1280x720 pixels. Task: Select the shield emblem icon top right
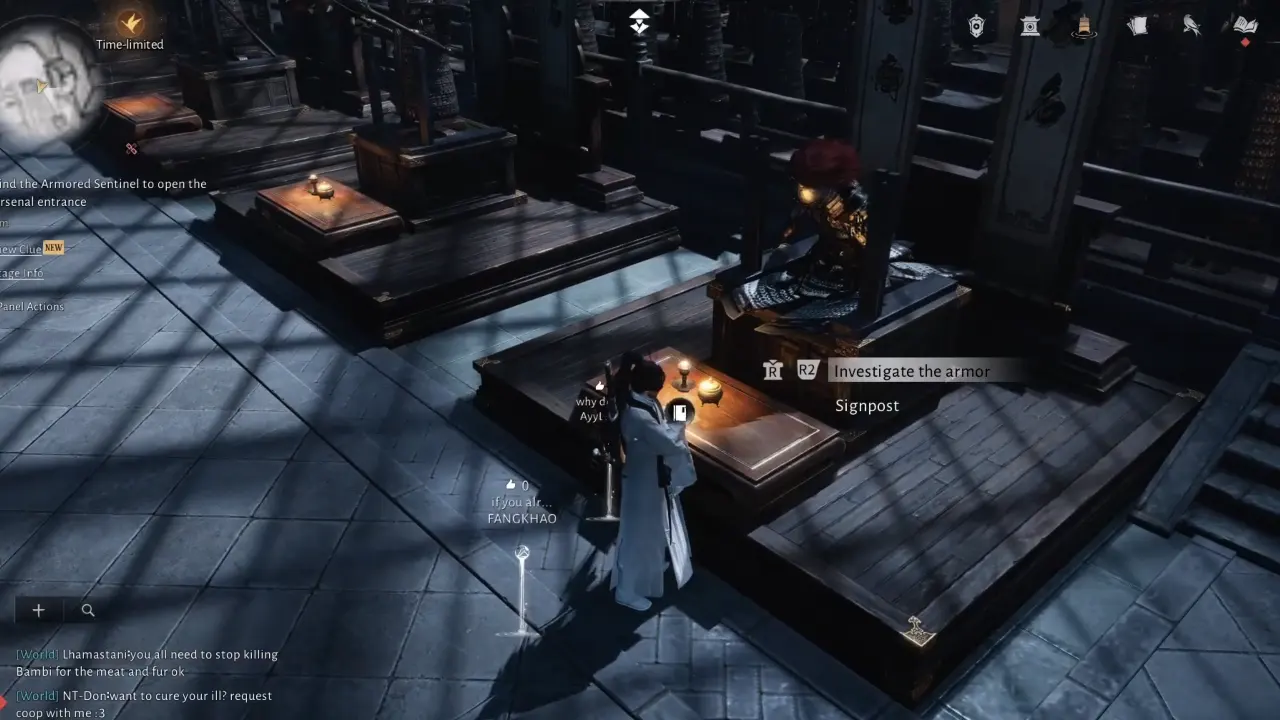click(x=976, y=26)
